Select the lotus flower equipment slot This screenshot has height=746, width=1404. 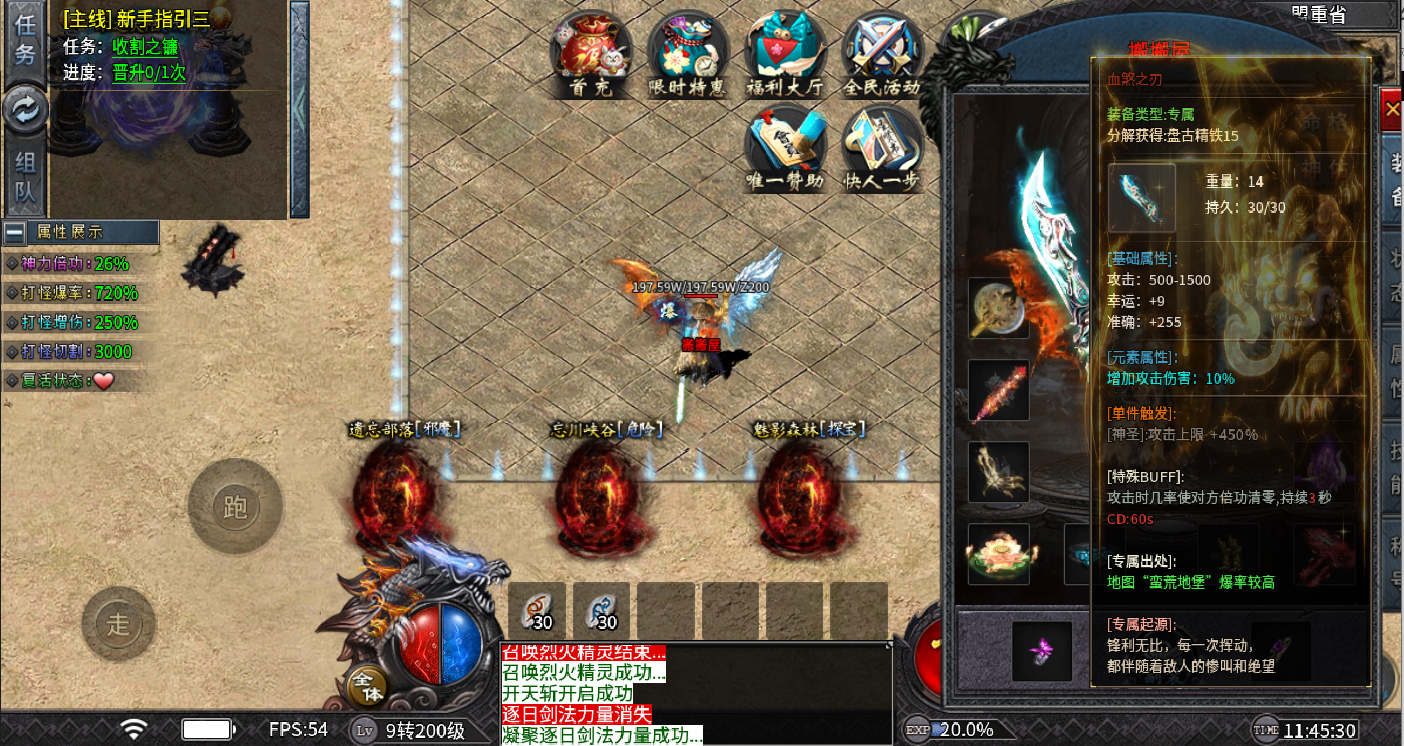click(x=998, y=554)
